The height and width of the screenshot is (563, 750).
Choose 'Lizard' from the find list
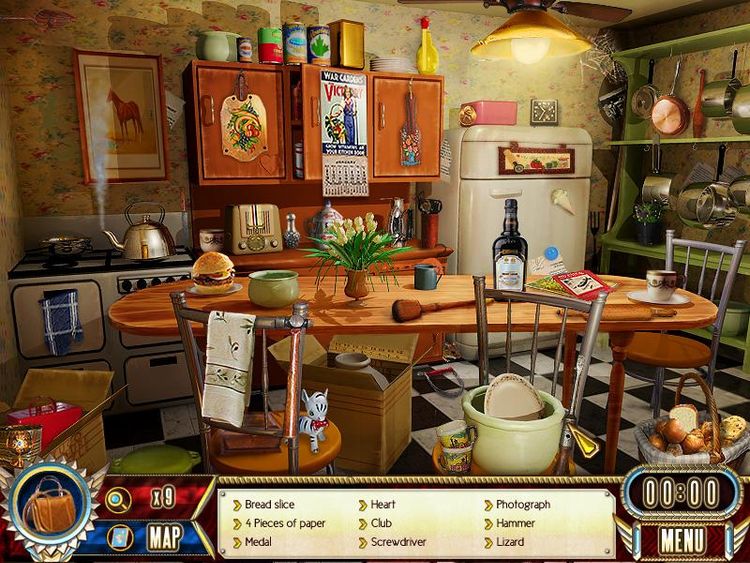tap(511, 542)
